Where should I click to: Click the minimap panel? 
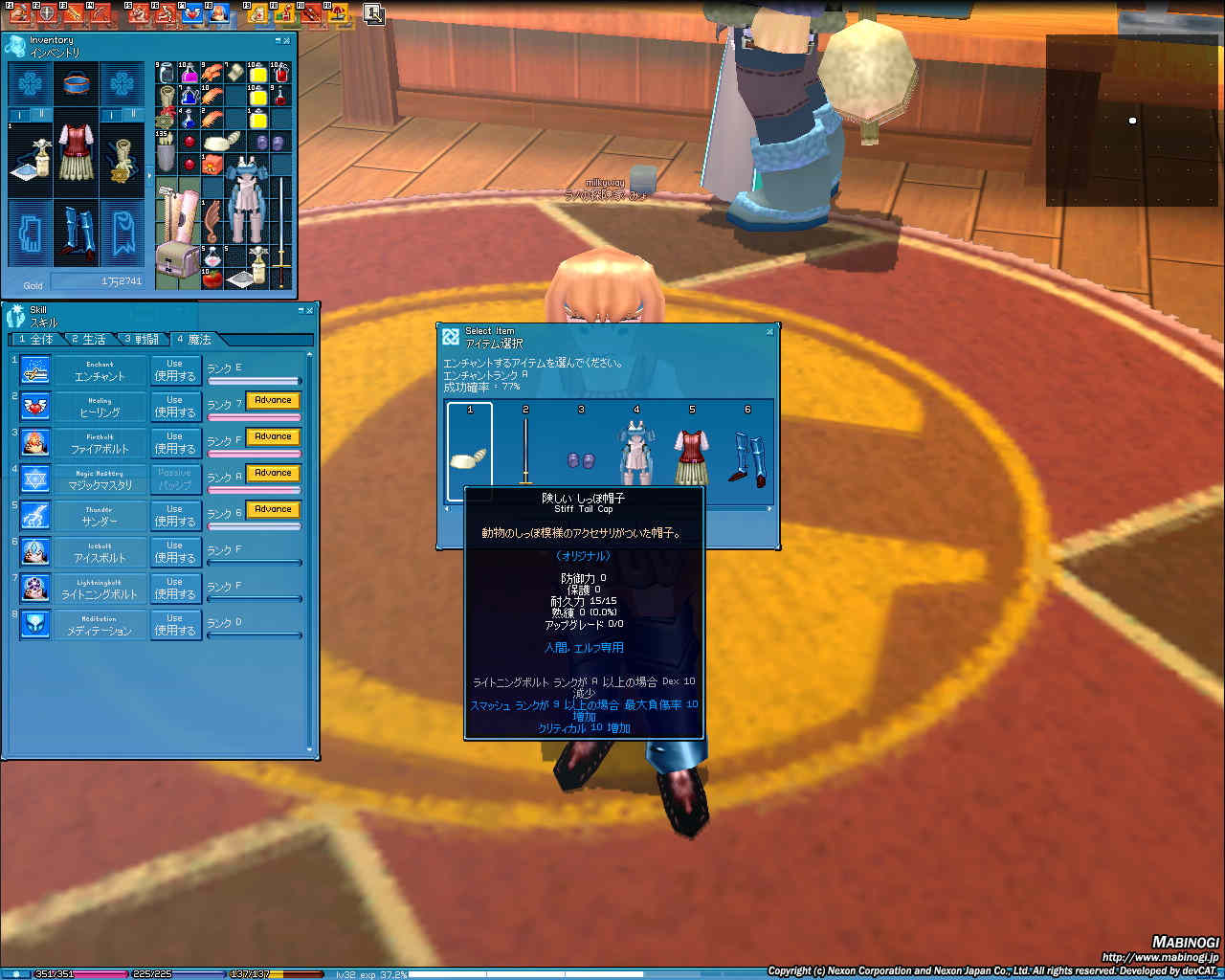click(1132, 121)
